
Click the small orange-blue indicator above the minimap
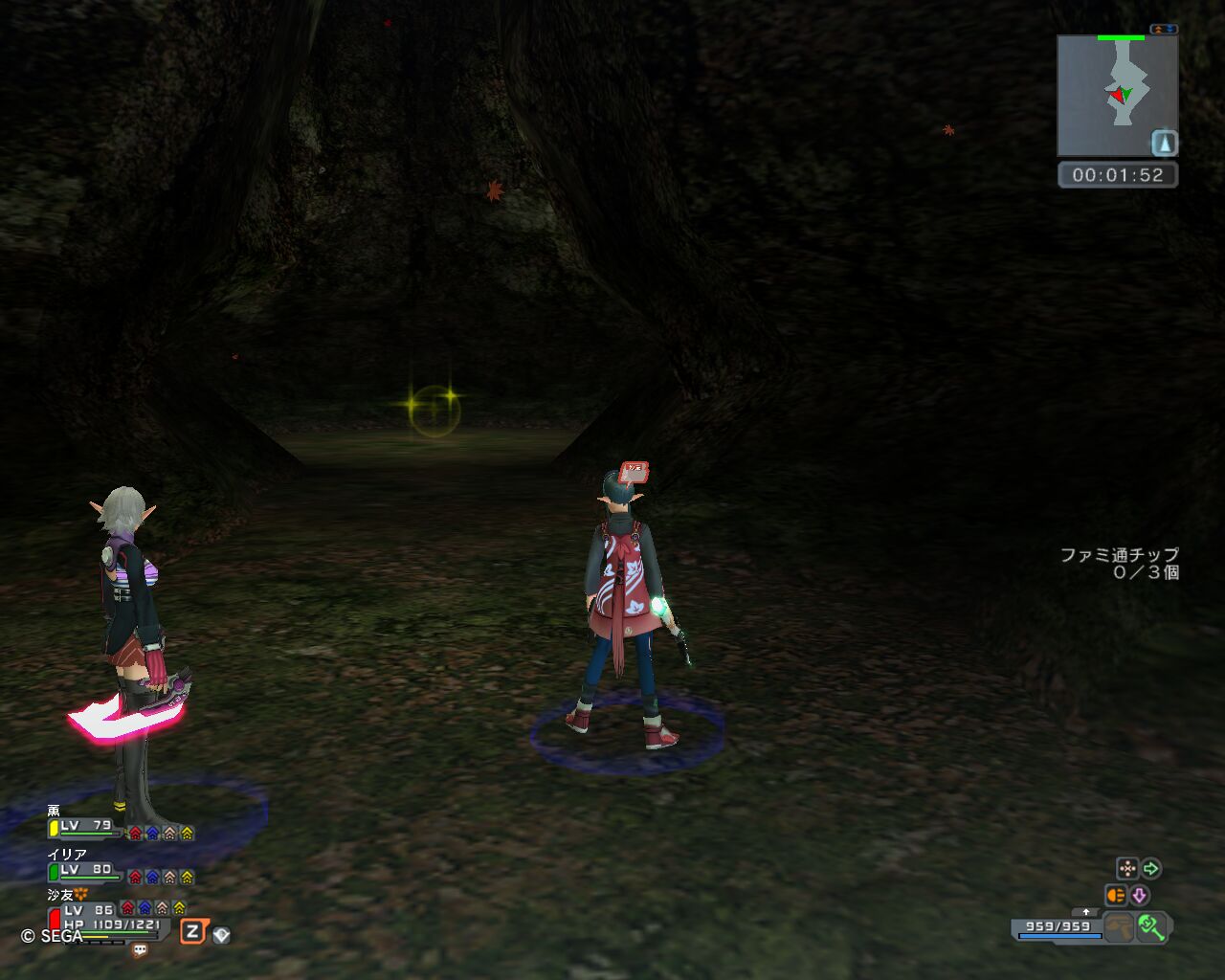(1164, 30)
